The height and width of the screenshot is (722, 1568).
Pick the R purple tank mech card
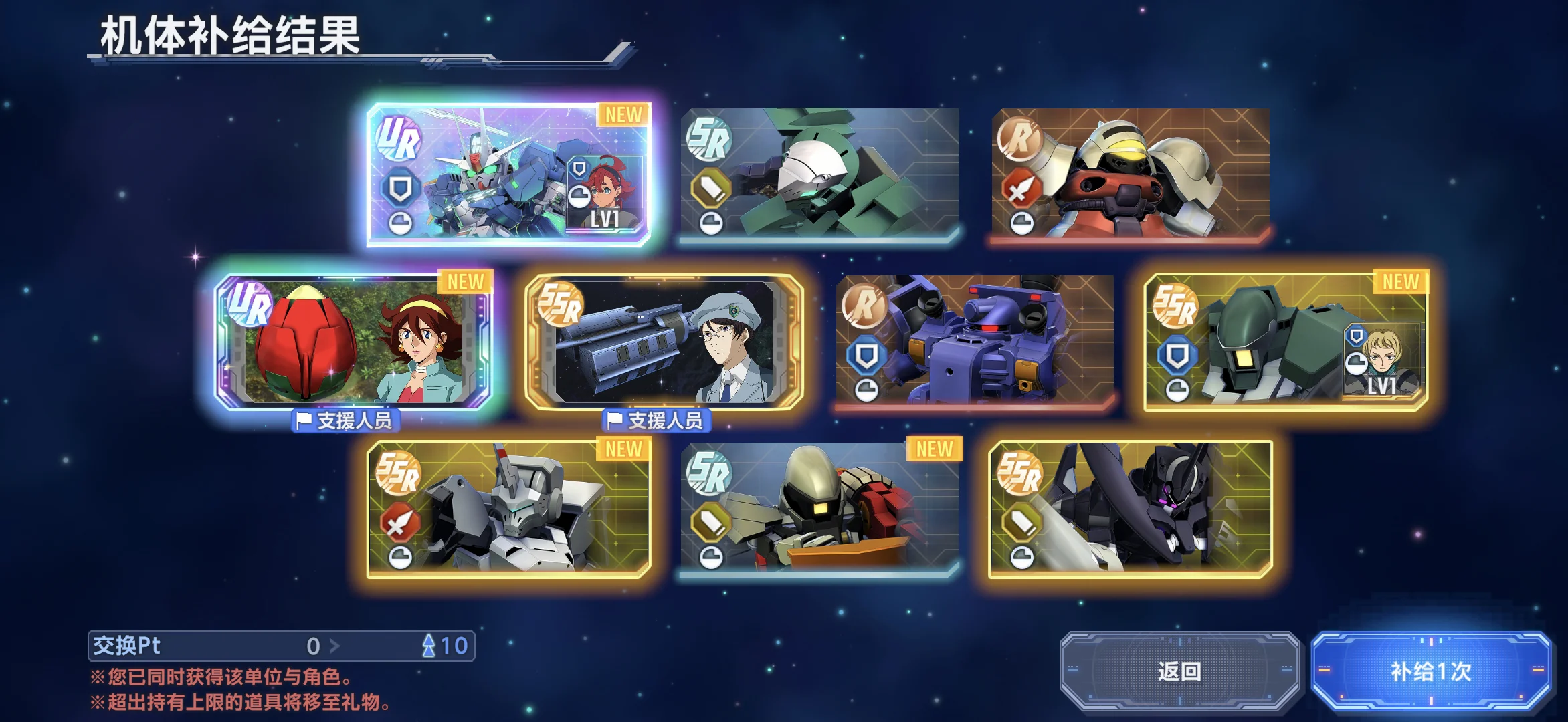coord(975,341)
